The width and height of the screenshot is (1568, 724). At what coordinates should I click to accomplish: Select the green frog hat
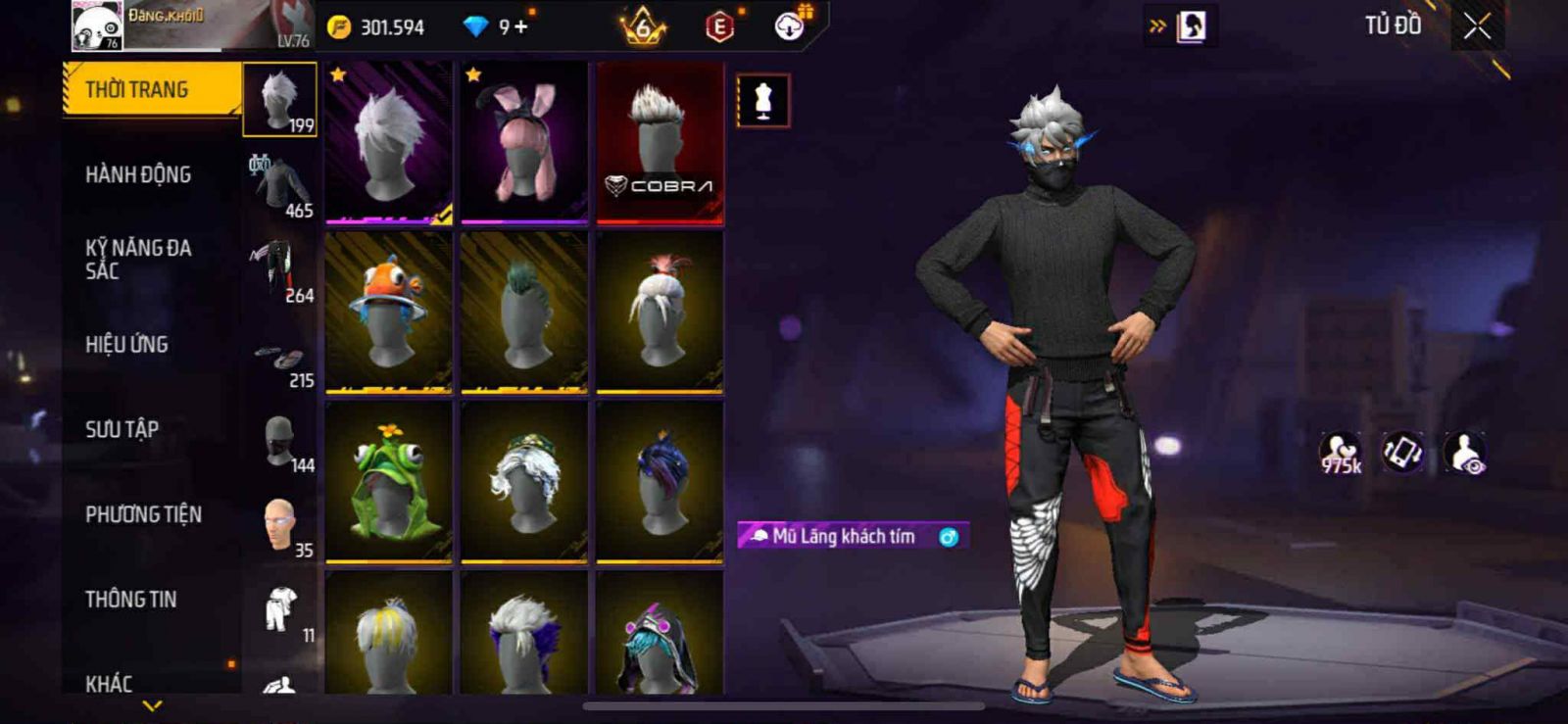coord(389,481)
